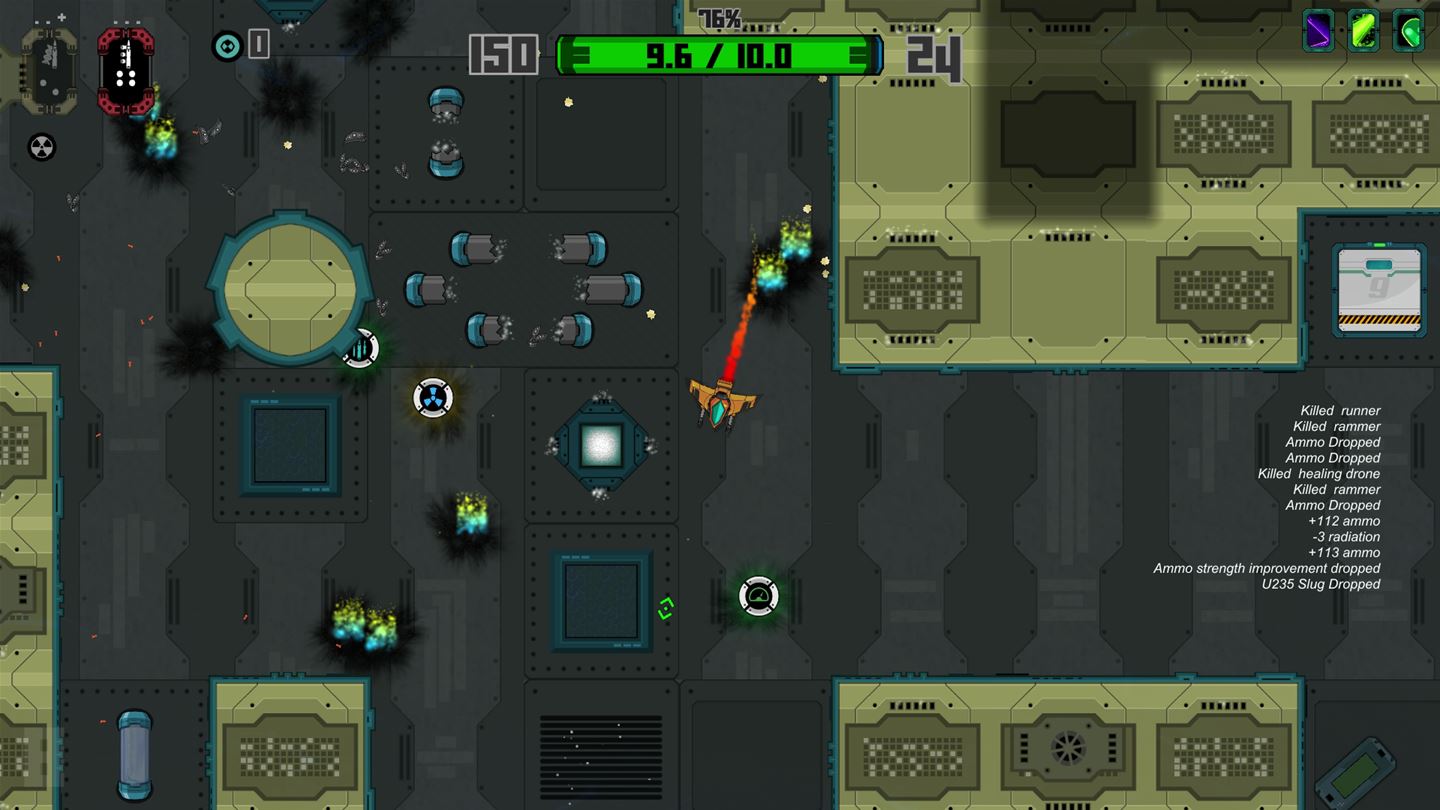Toggle the grenade count box showing 0
The height and width of the screenshot is (810, 1440).
tap(257, 44)
